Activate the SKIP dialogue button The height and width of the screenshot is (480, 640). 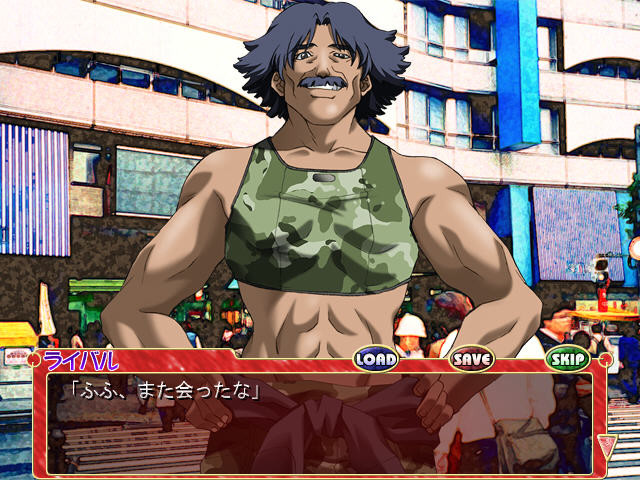[567, 358]
